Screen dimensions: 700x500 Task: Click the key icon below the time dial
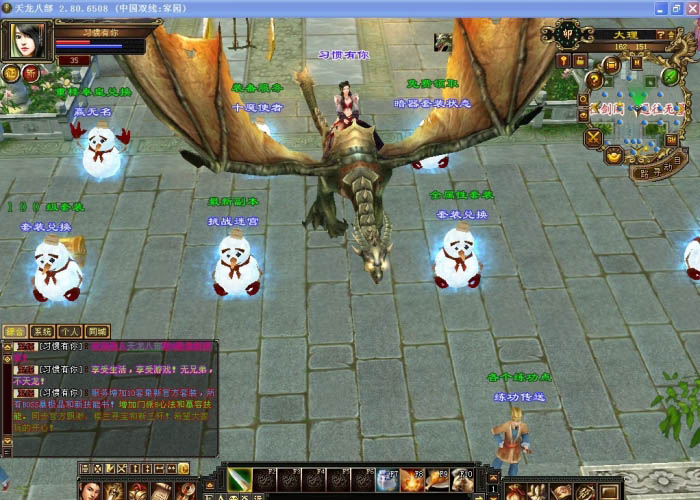tap(564, 60)
